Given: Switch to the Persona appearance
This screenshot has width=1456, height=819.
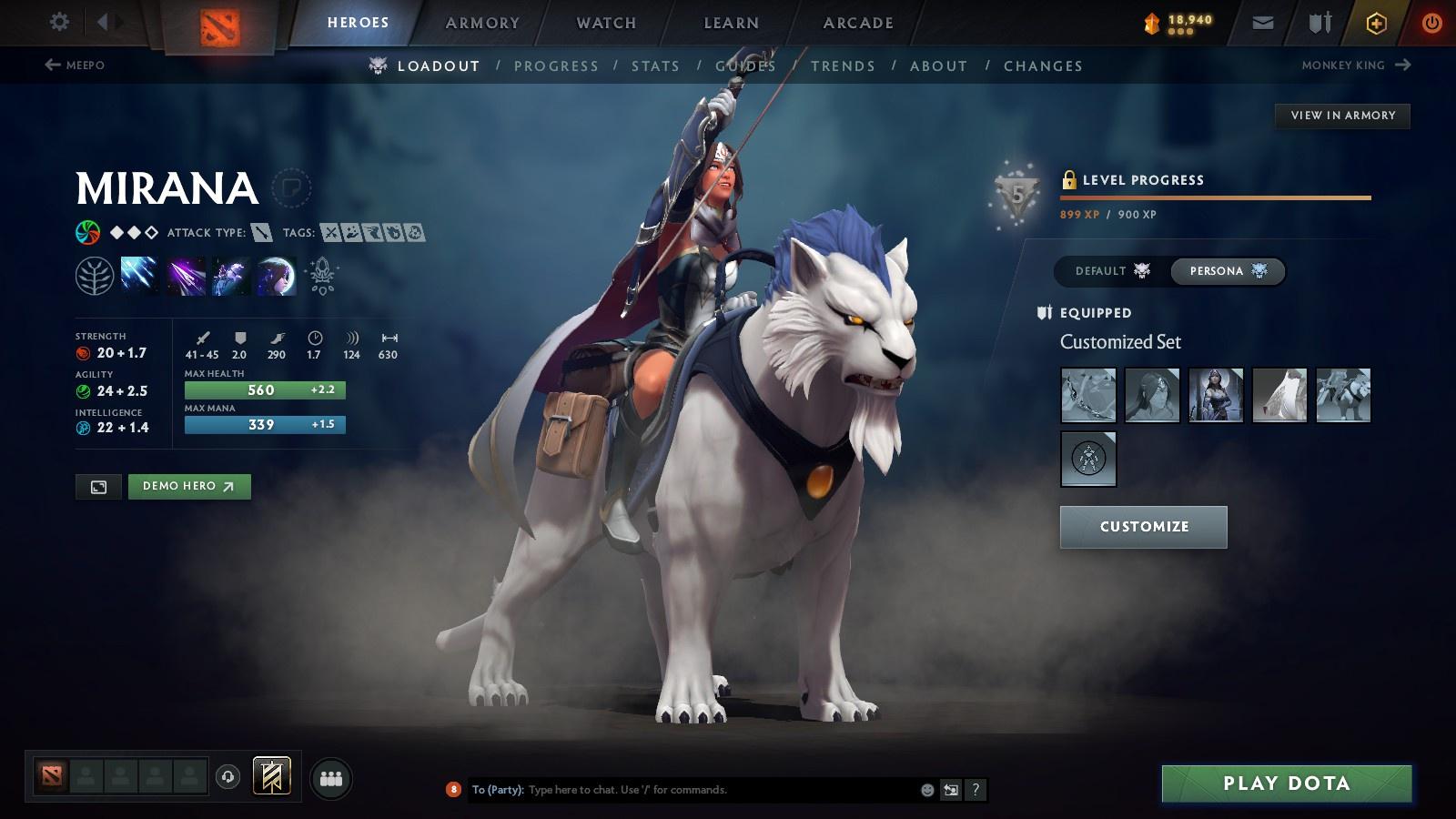Looking at the screenshot, I should coord(1228,270).
